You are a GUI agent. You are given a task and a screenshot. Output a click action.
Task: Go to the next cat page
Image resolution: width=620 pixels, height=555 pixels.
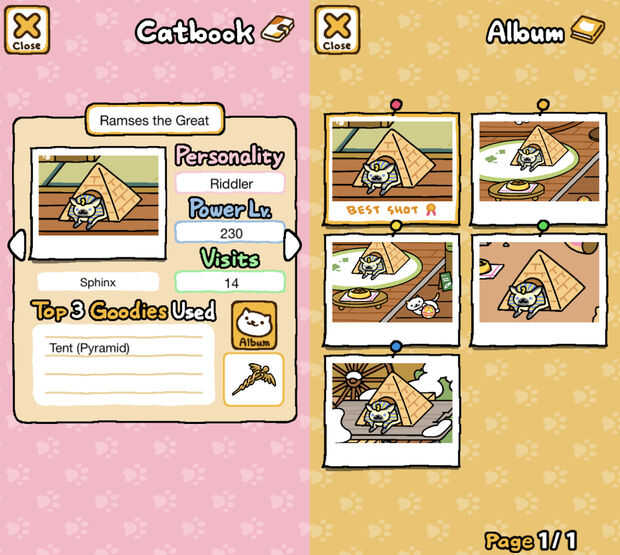(292, 245)
